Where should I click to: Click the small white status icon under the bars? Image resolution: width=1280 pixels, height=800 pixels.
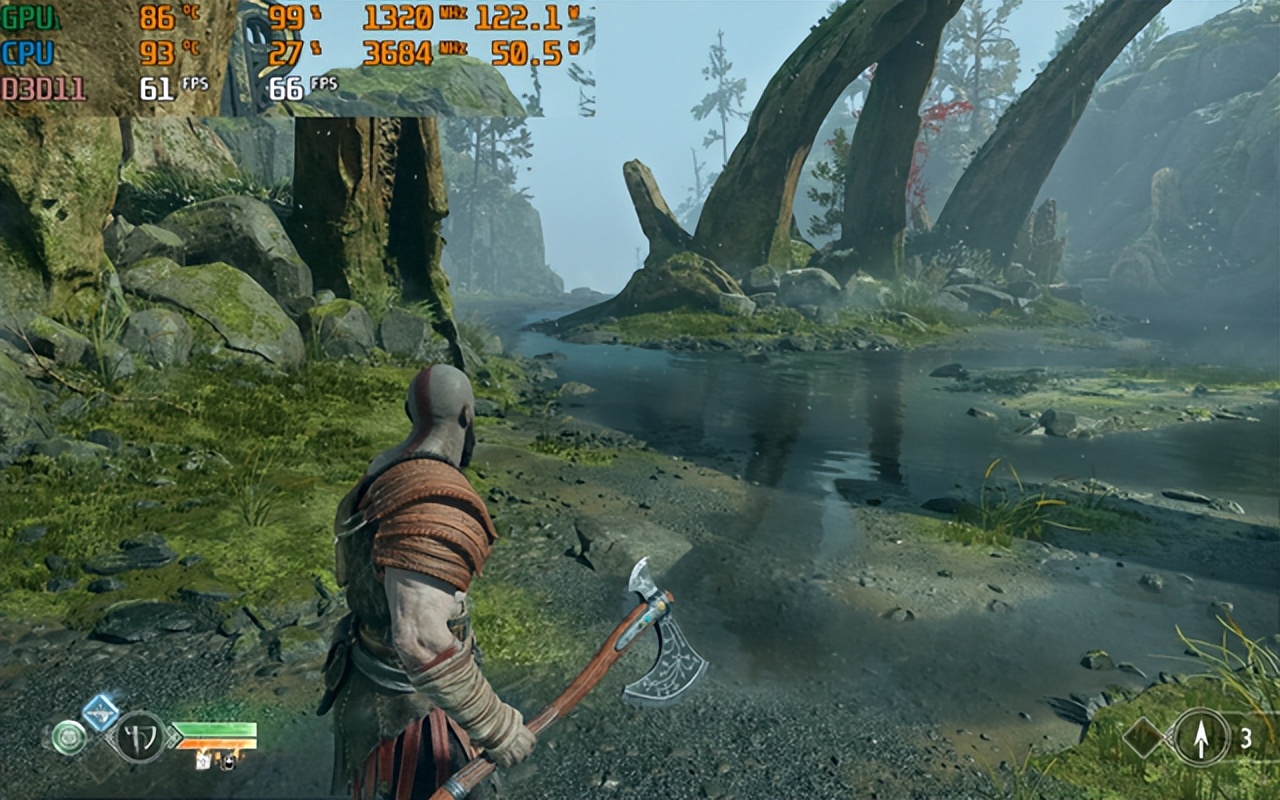pos(203,762)
